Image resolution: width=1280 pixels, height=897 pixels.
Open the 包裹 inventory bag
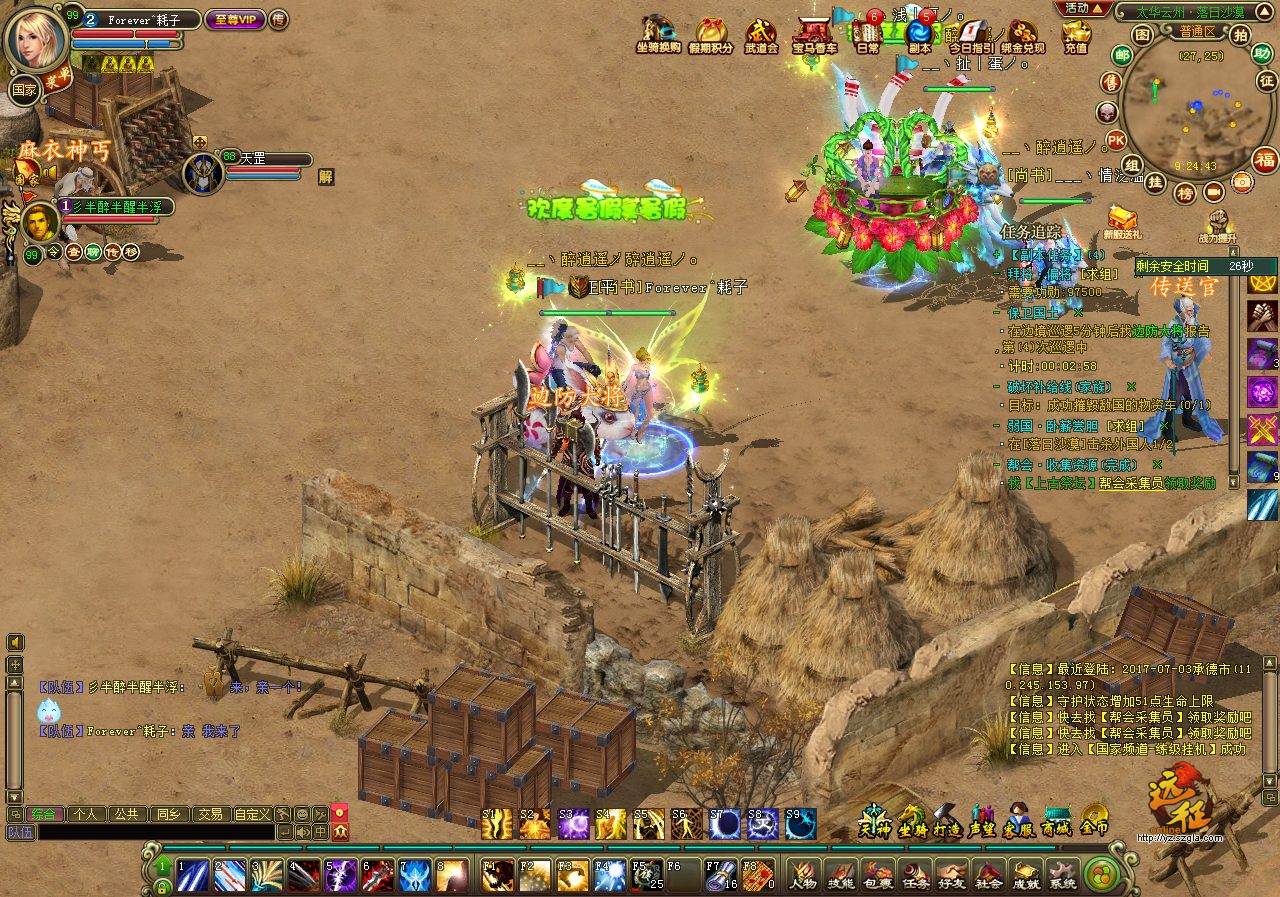879,874
